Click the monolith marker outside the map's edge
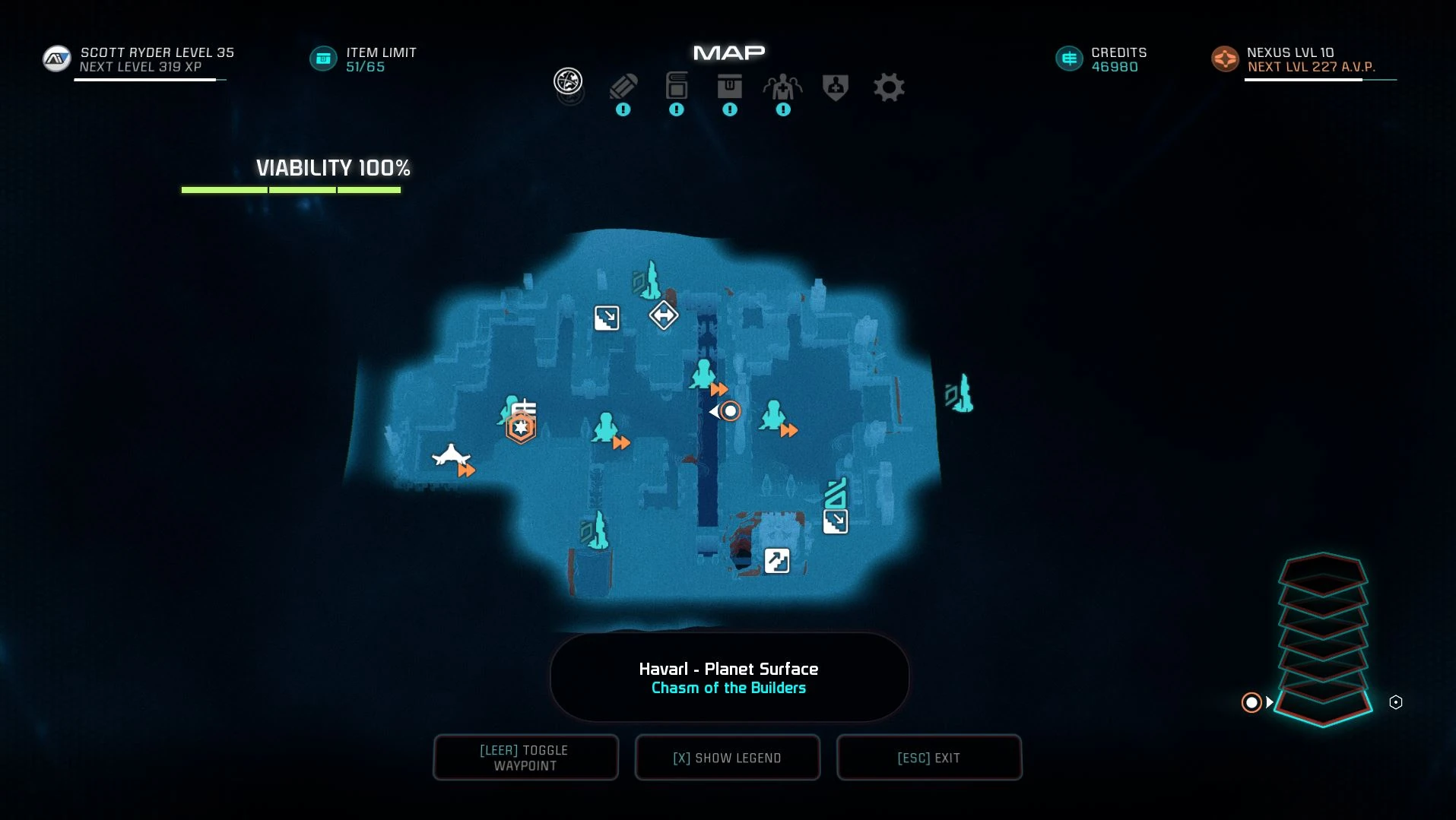 (961, 394)
